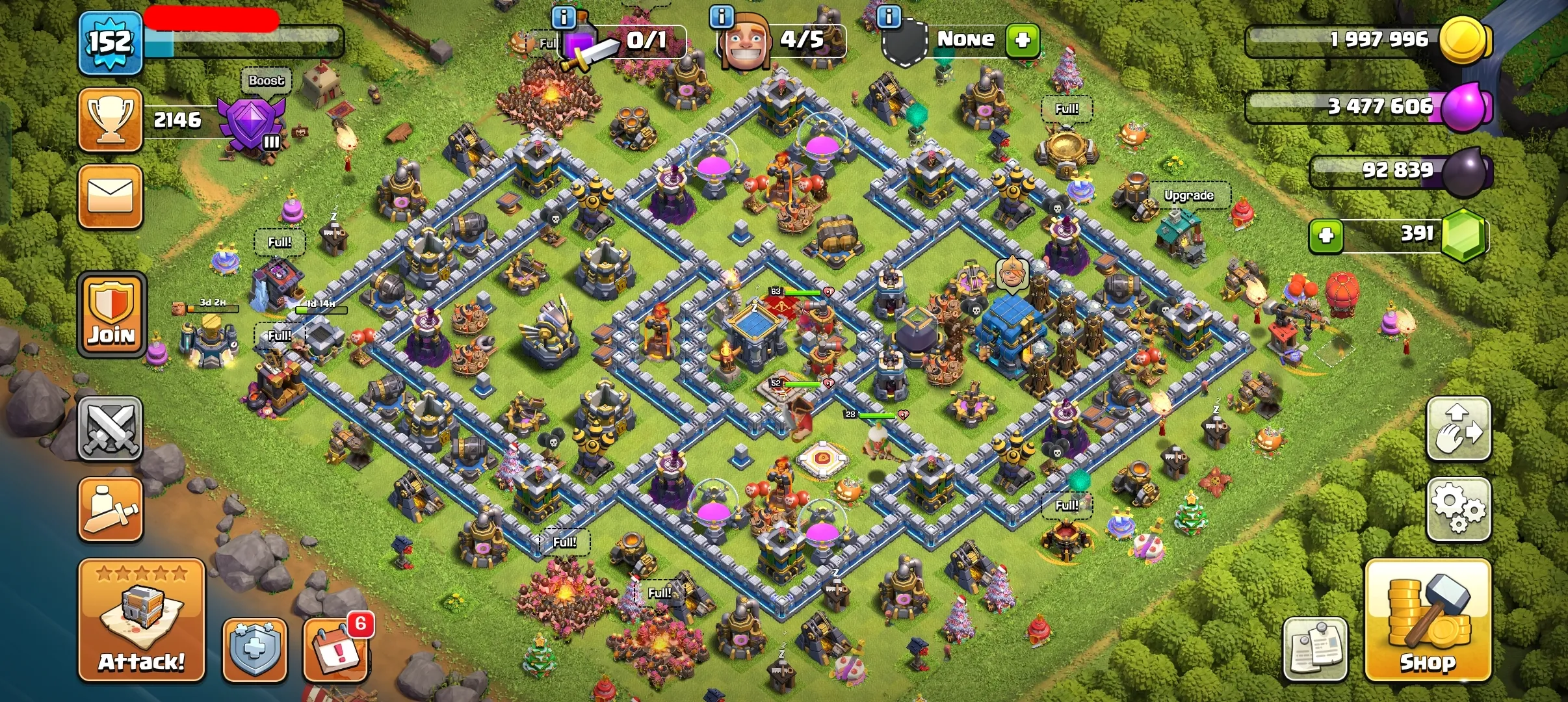Open the events calendar with 6 notifications
Screen dimensions: 1568x702
coord(336,650)
